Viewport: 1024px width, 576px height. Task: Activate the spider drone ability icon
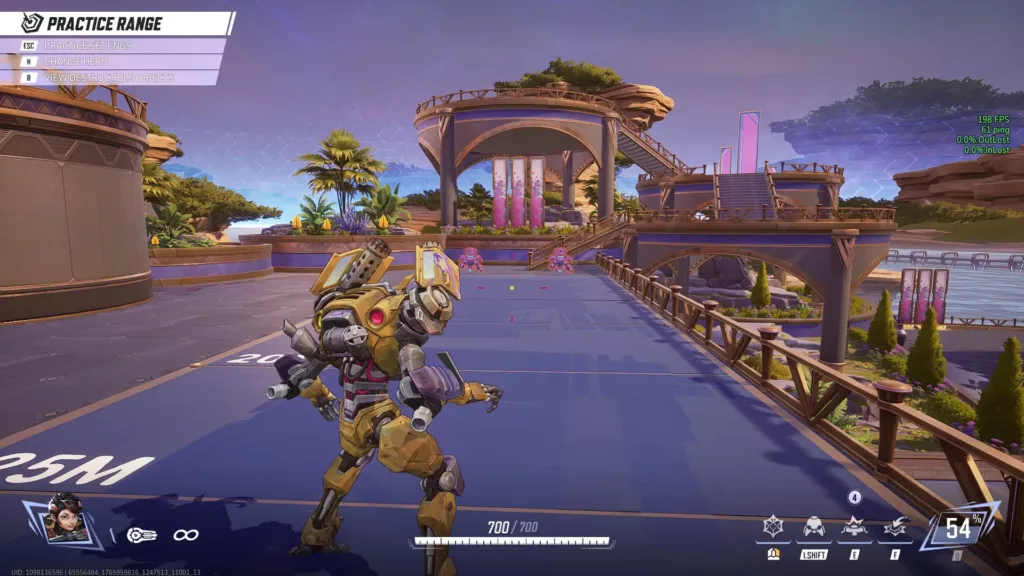(x=814, y=527)
